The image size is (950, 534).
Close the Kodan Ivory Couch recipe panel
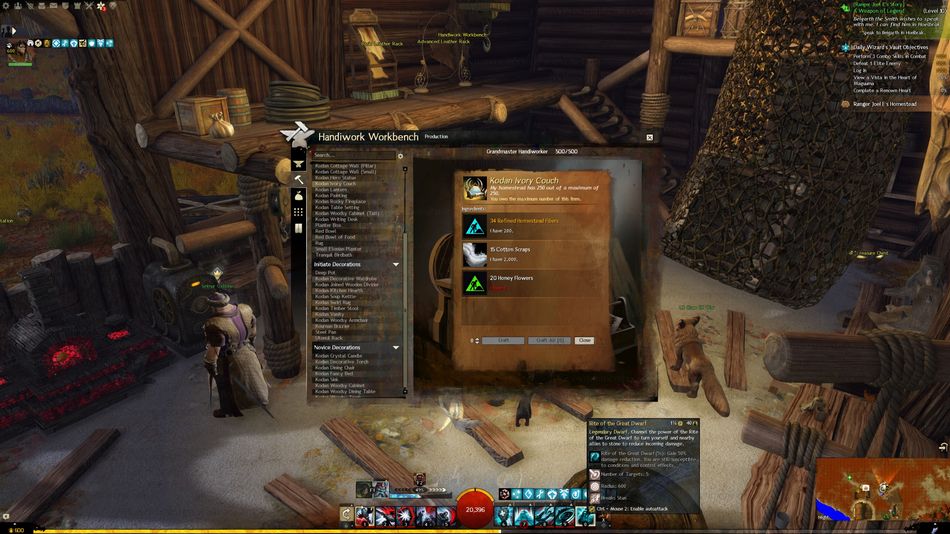point(584,341)
